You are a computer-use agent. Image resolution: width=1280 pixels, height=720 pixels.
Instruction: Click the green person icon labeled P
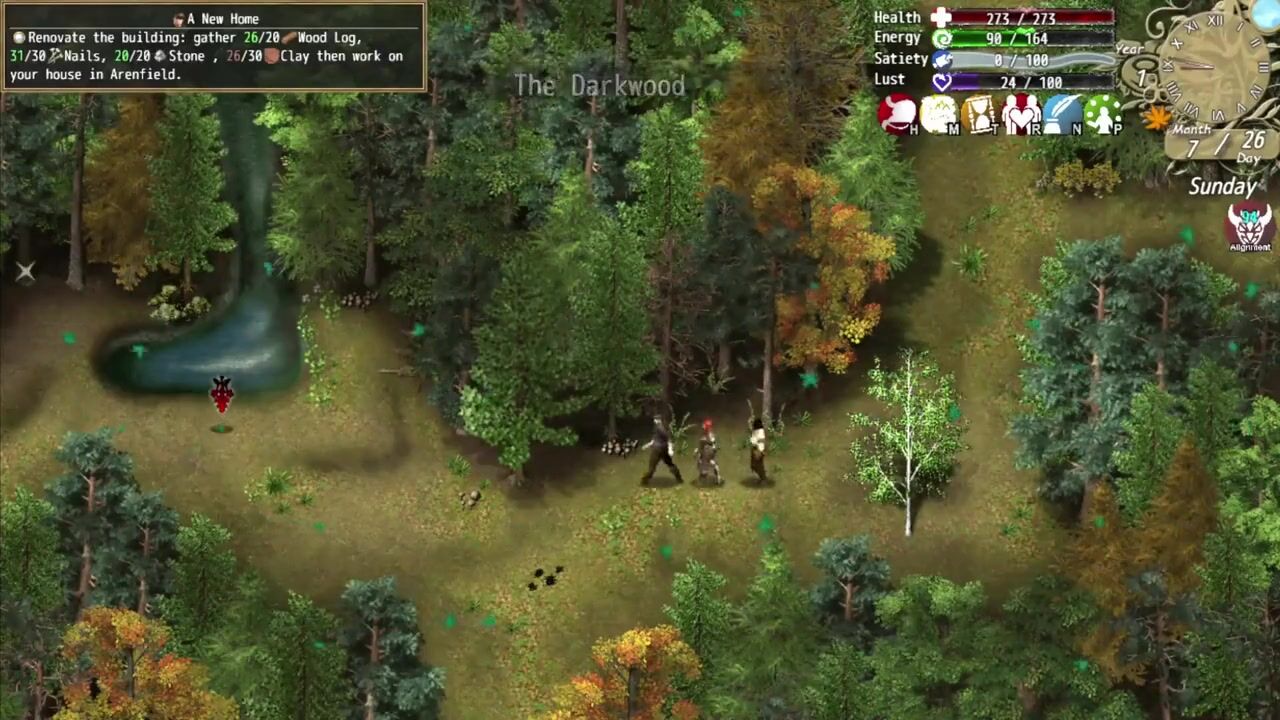point(1103,114)
